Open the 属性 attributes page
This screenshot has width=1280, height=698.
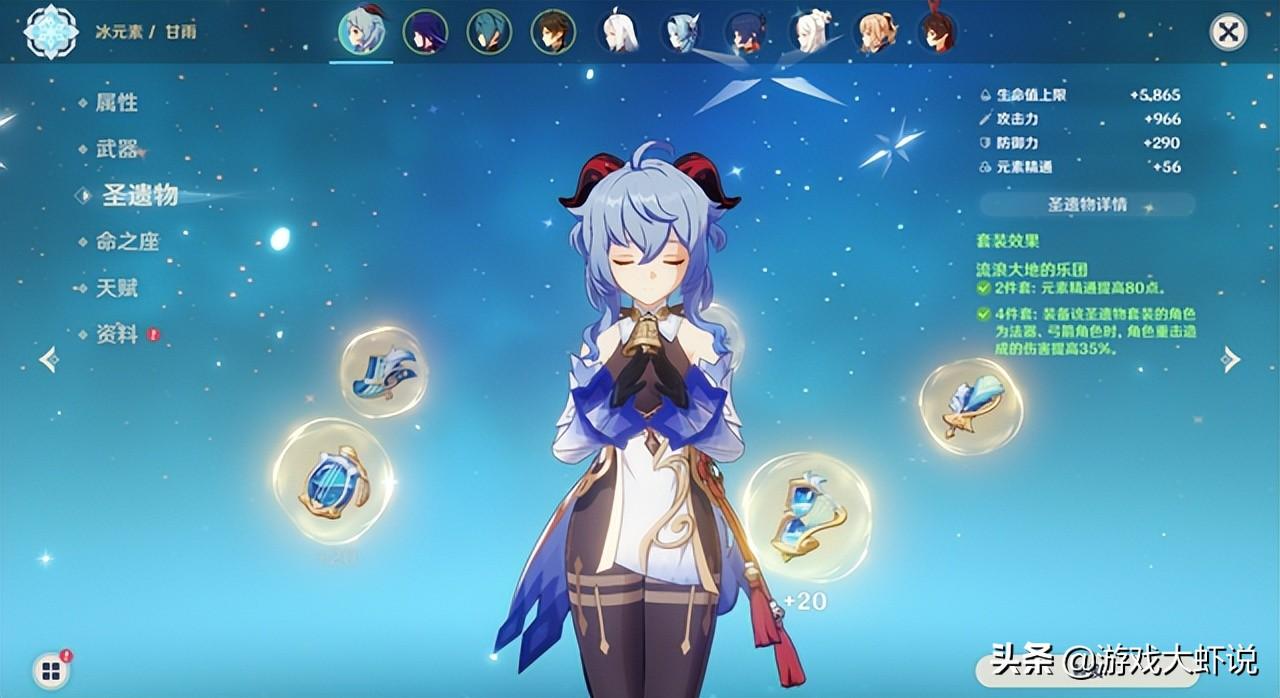(x=116, y=103)
